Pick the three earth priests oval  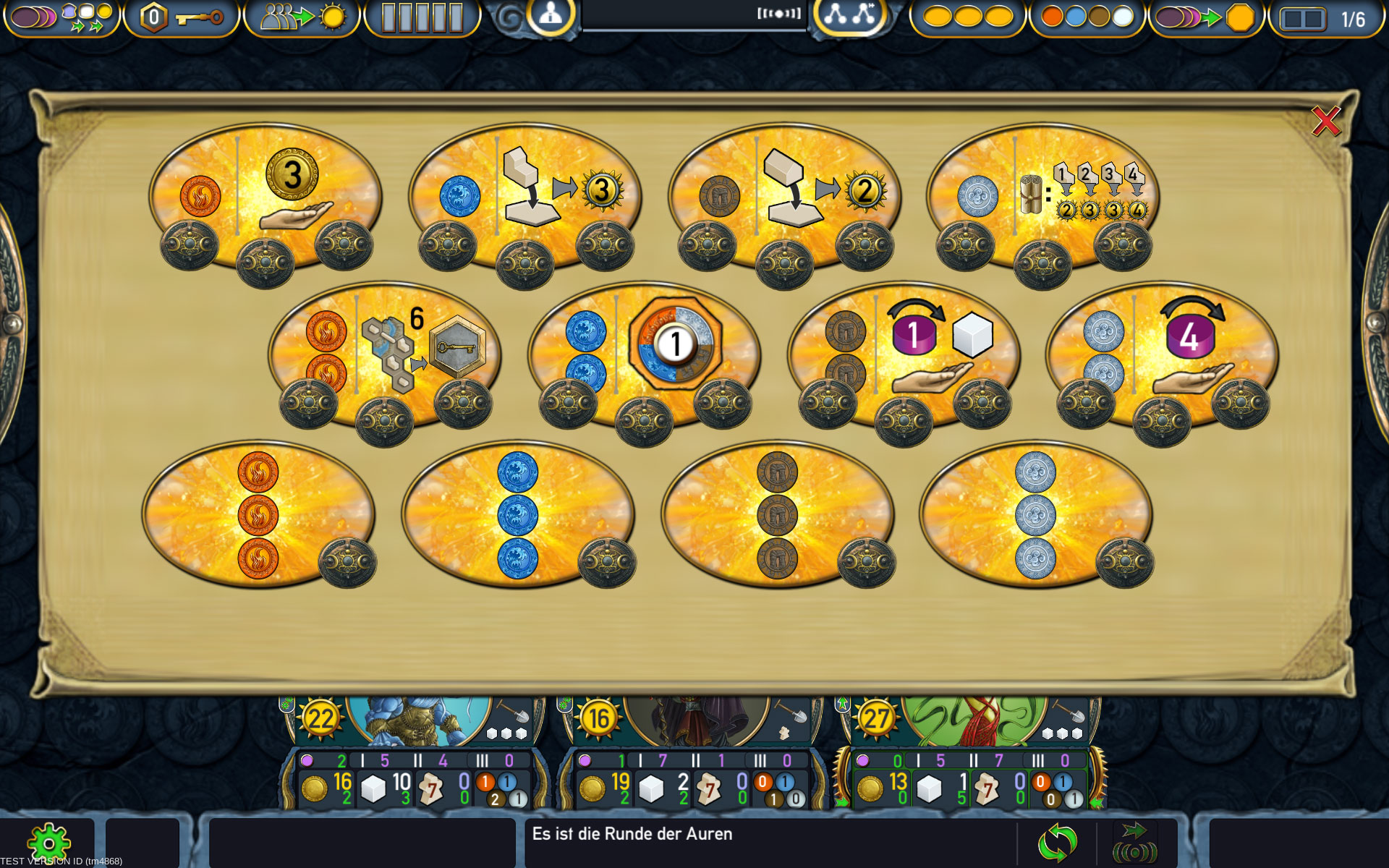(x=778, y=514)
